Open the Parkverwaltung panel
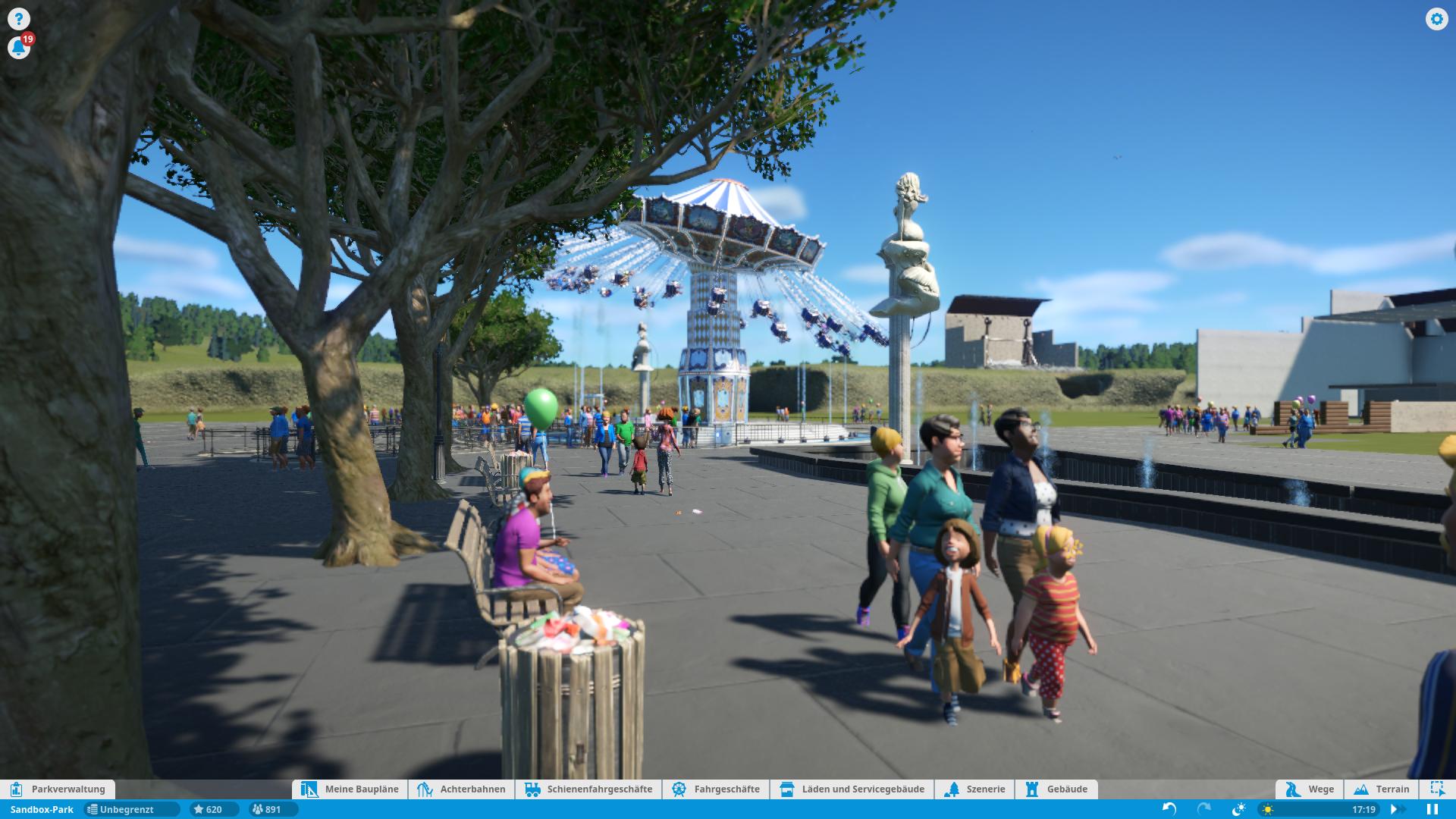 pyautogui.click(x=58, y=789)
